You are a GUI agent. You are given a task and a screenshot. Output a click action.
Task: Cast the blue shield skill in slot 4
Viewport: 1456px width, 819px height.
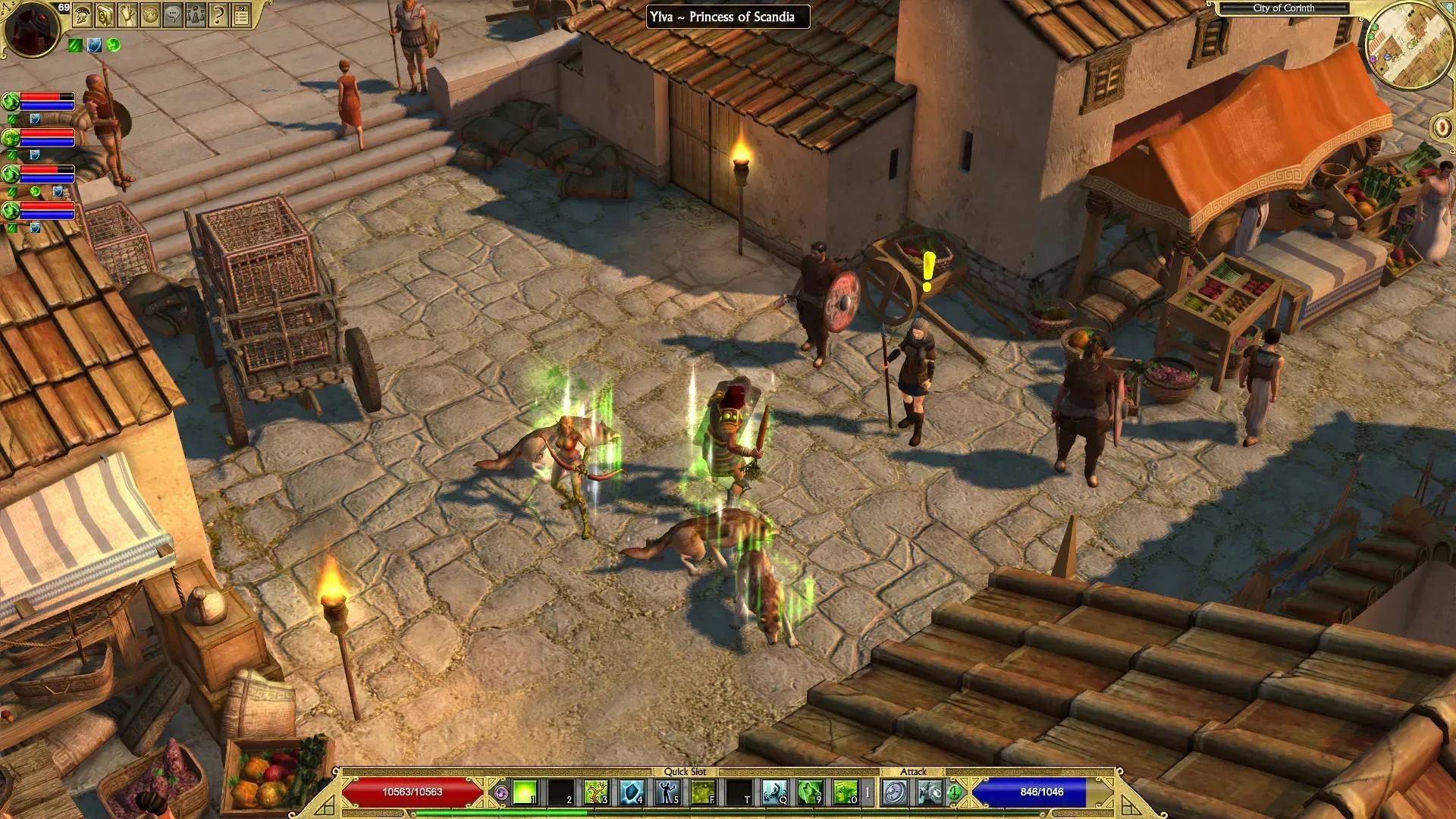point(632,792)
